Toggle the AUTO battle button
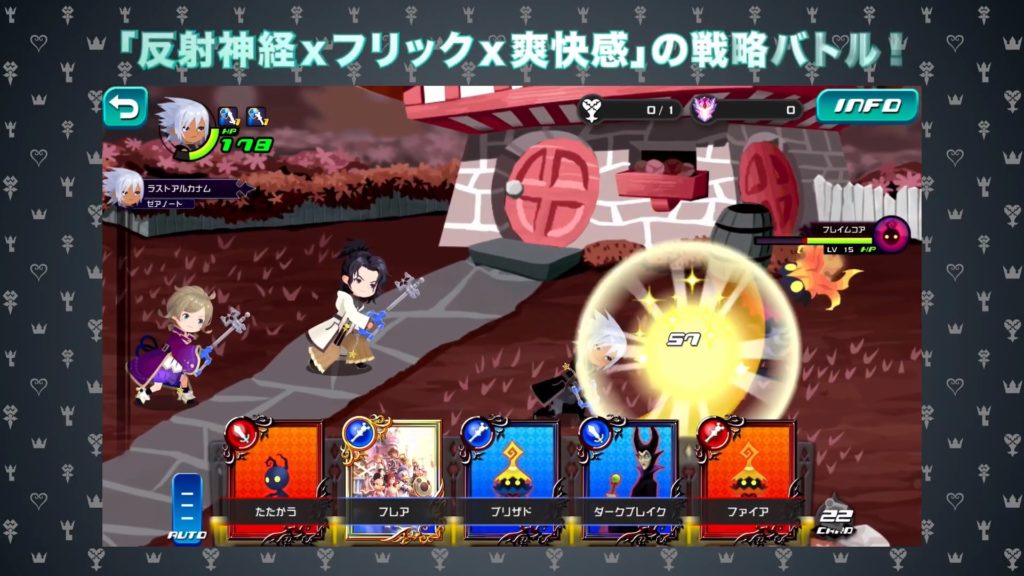 coord(188,507)
